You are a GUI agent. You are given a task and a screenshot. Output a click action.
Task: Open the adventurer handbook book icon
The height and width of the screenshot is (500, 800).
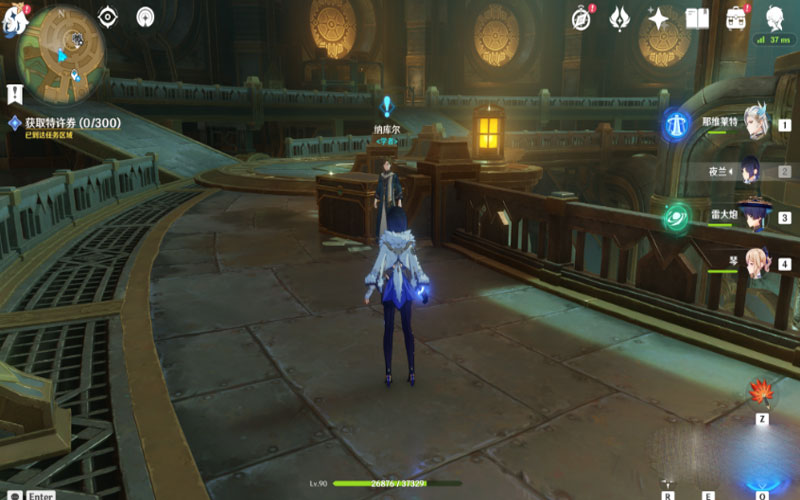(697, 17)
